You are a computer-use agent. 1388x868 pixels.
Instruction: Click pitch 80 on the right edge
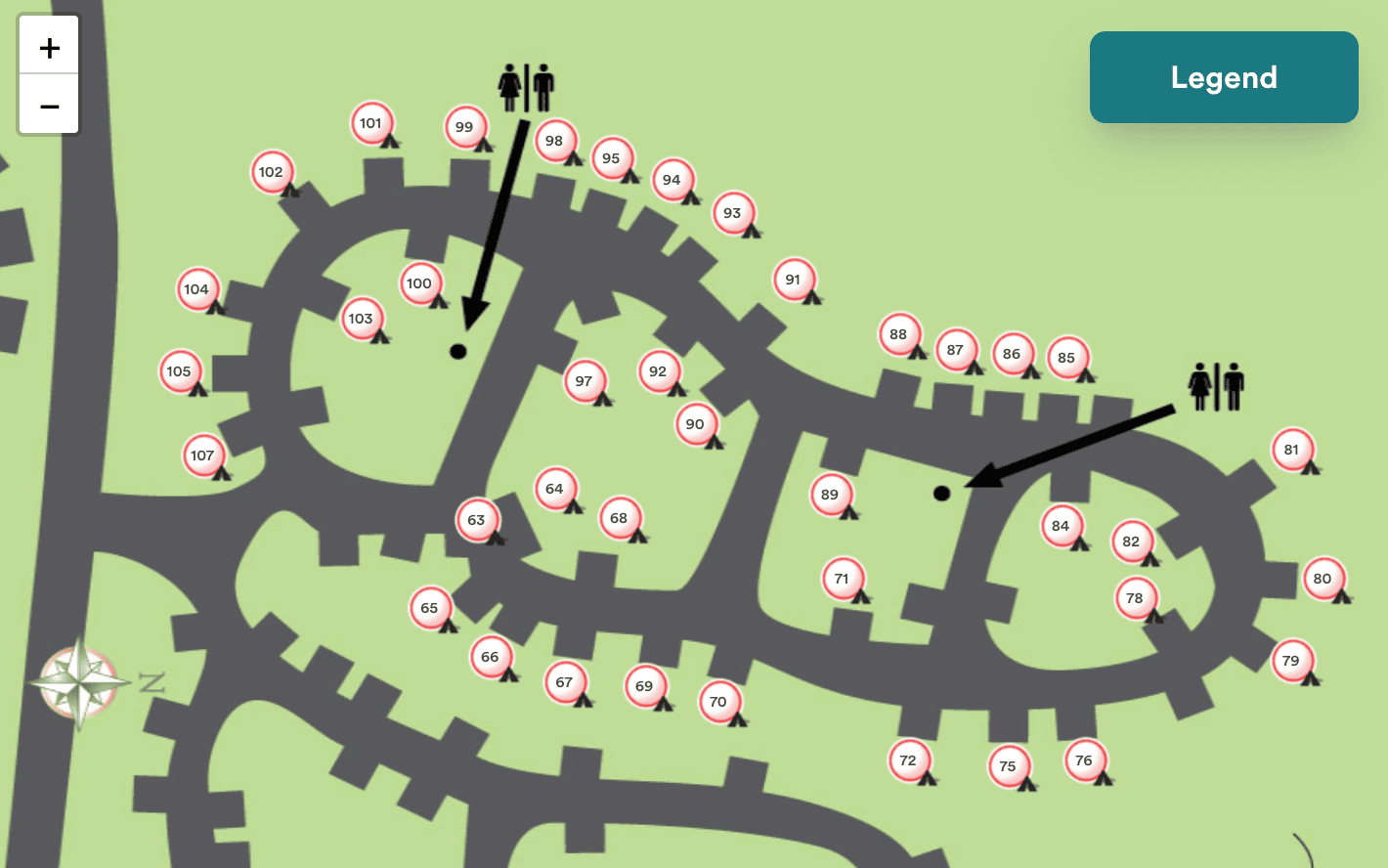pyautogui.click(x=1323, y=578)
